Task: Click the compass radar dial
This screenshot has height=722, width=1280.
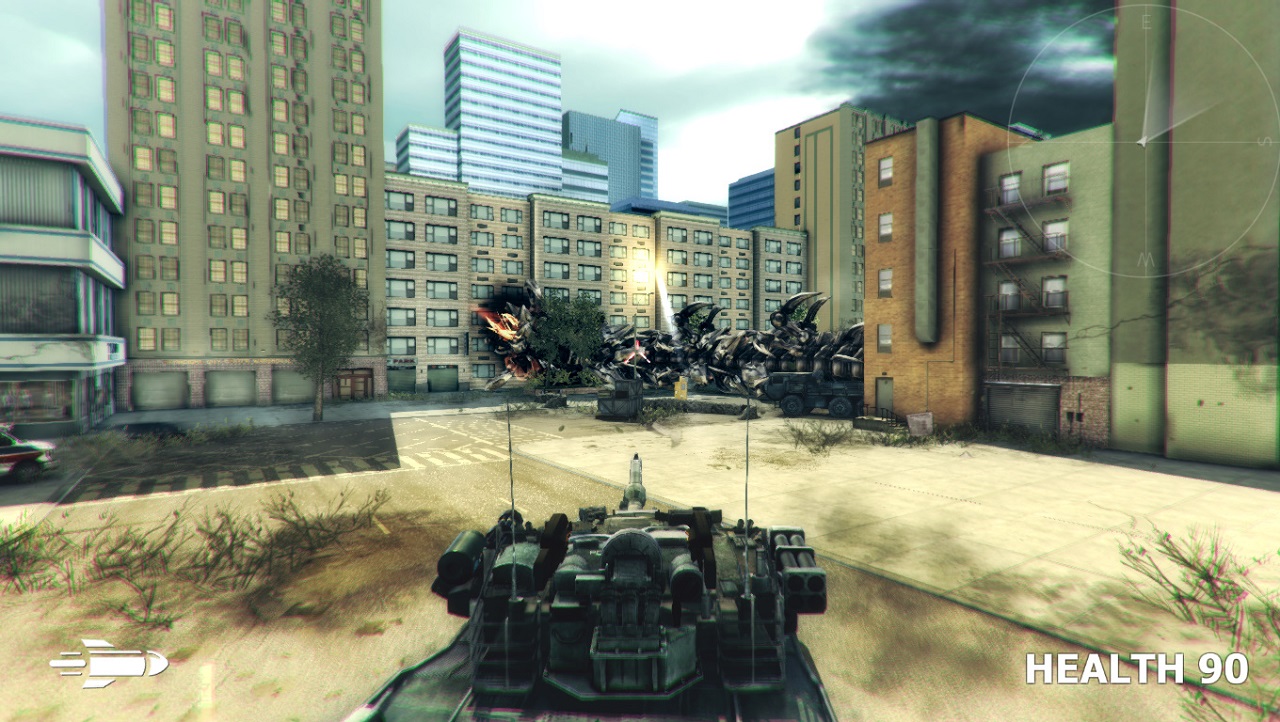Action: [1142, 141]
